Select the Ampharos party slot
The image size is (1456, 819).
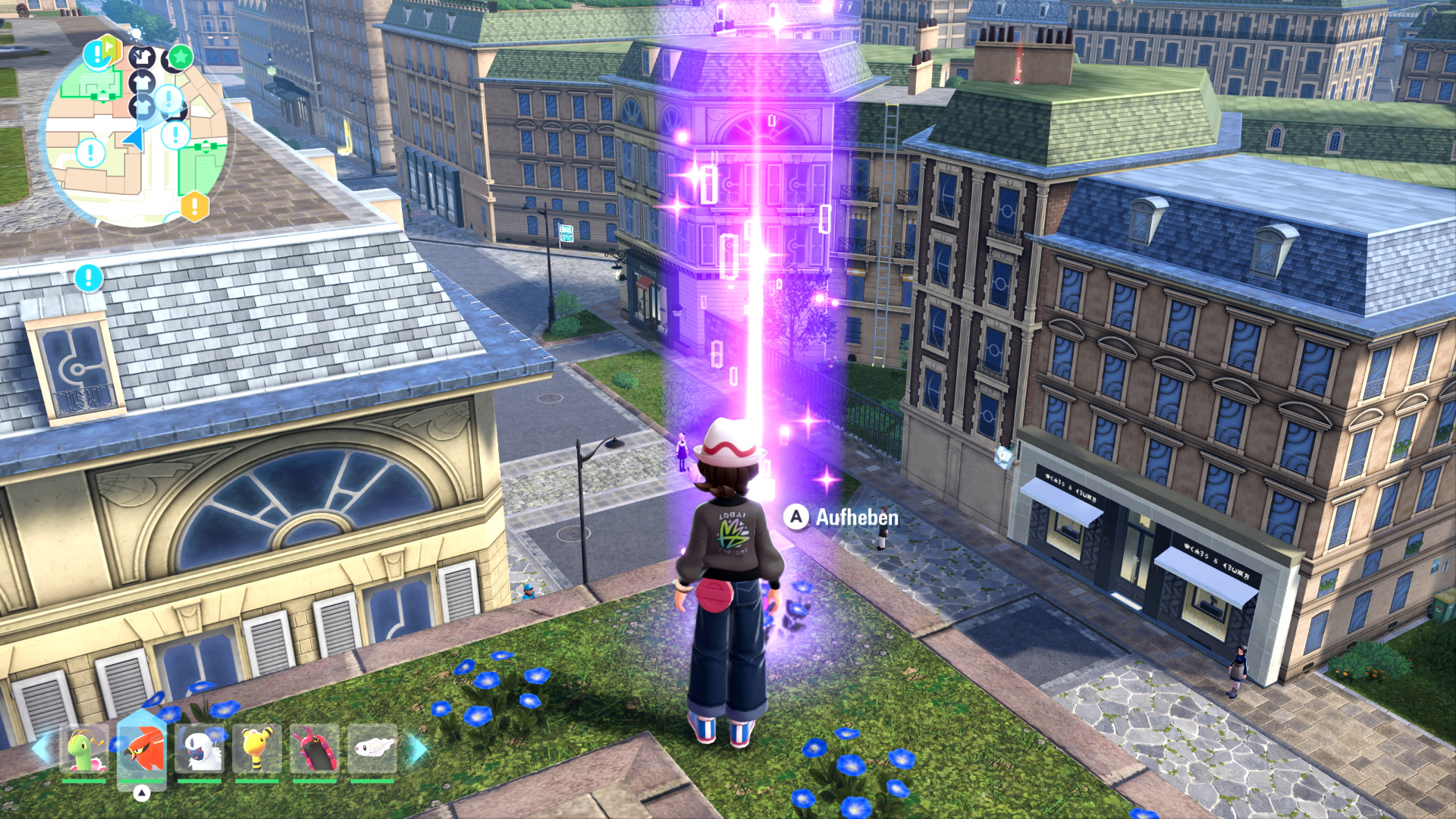click(x=257, y=748)
